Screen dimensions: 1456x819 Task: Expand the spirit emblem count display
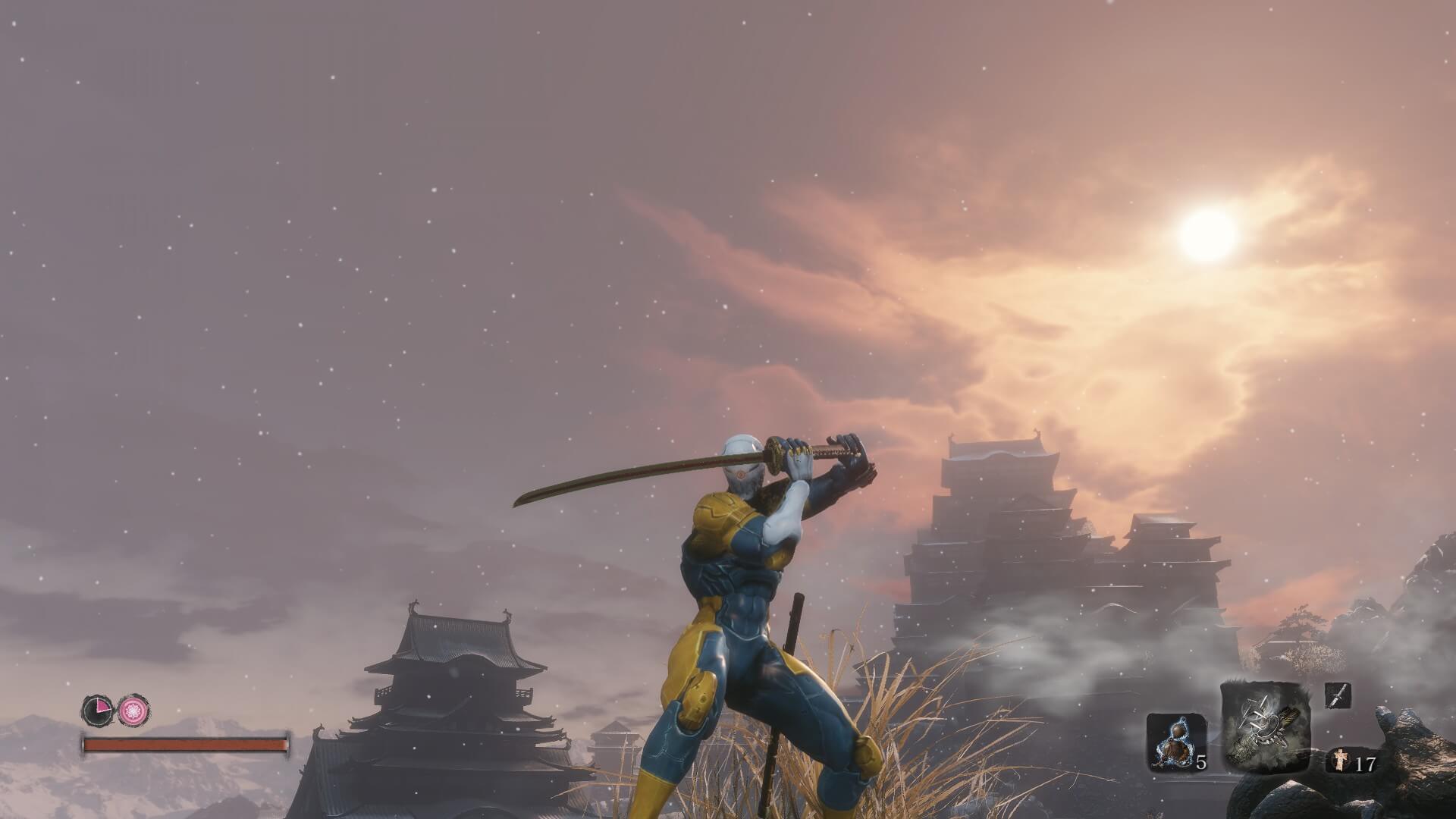click(x=1354, y=762)
